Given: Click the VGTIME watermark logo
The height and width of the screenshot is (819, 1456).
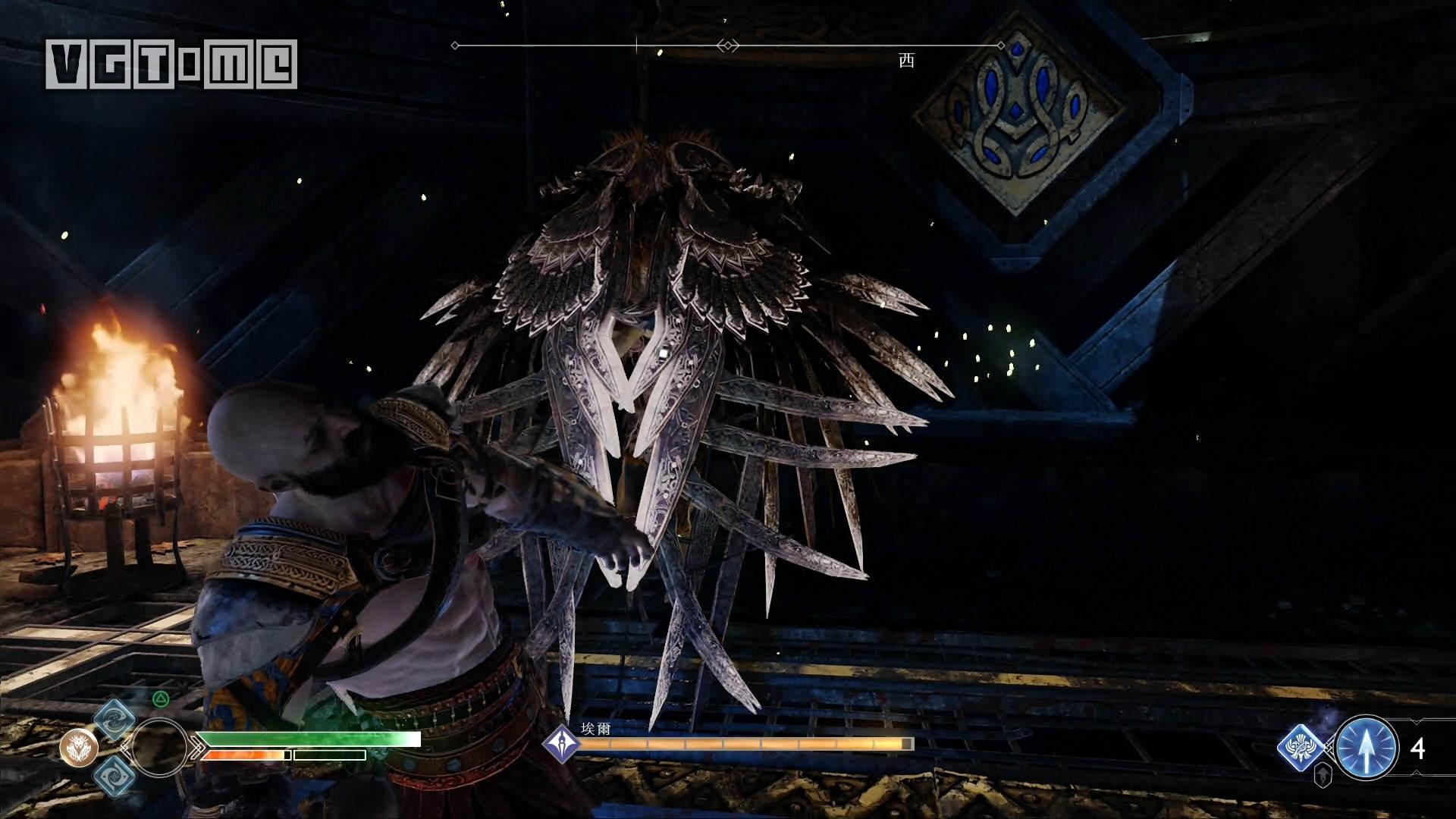Looking at the screenshot, I should click(x=171, y=64).
